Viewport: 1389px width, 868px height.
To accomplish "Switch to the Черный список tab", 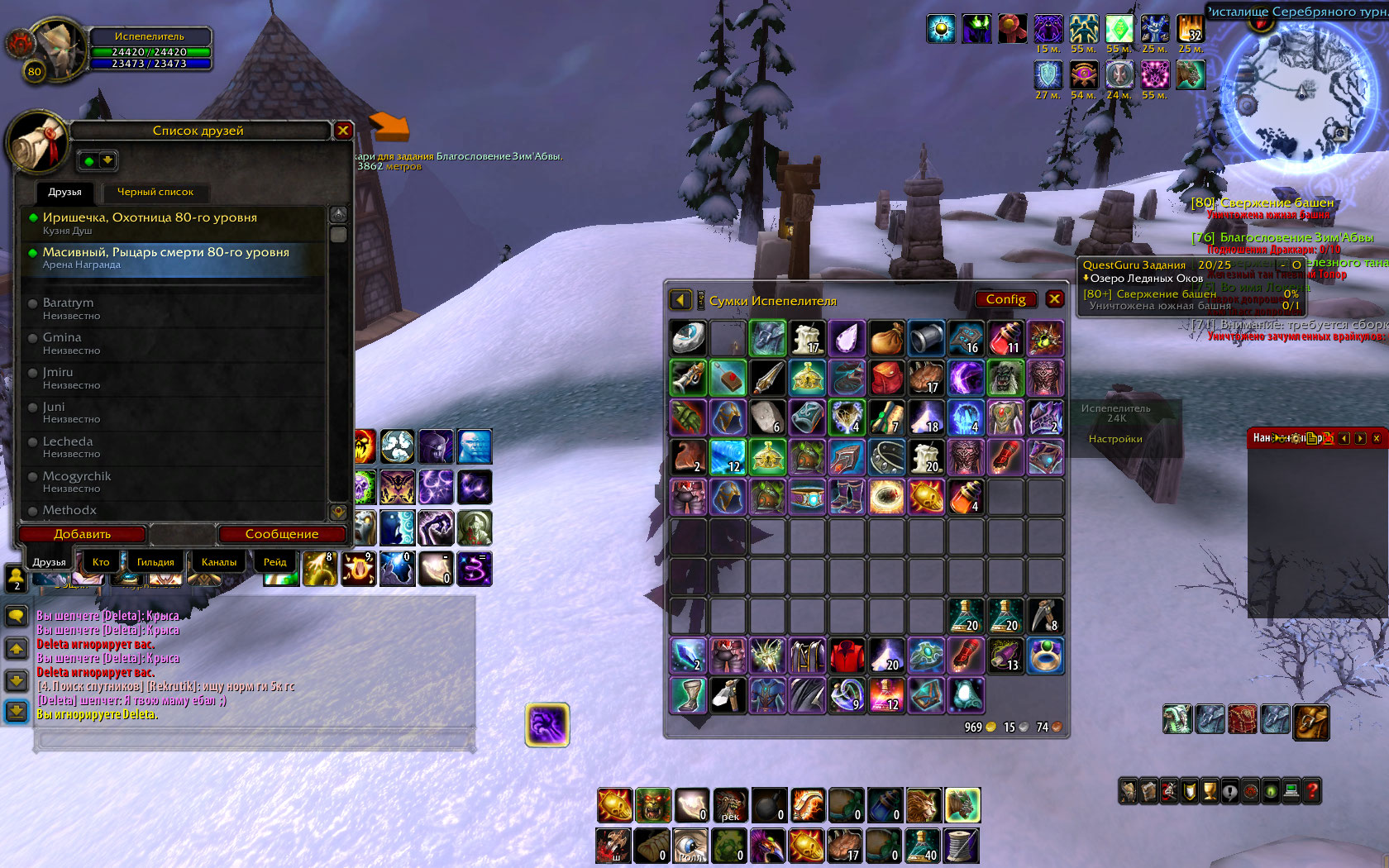I will [x=155, y=192].
